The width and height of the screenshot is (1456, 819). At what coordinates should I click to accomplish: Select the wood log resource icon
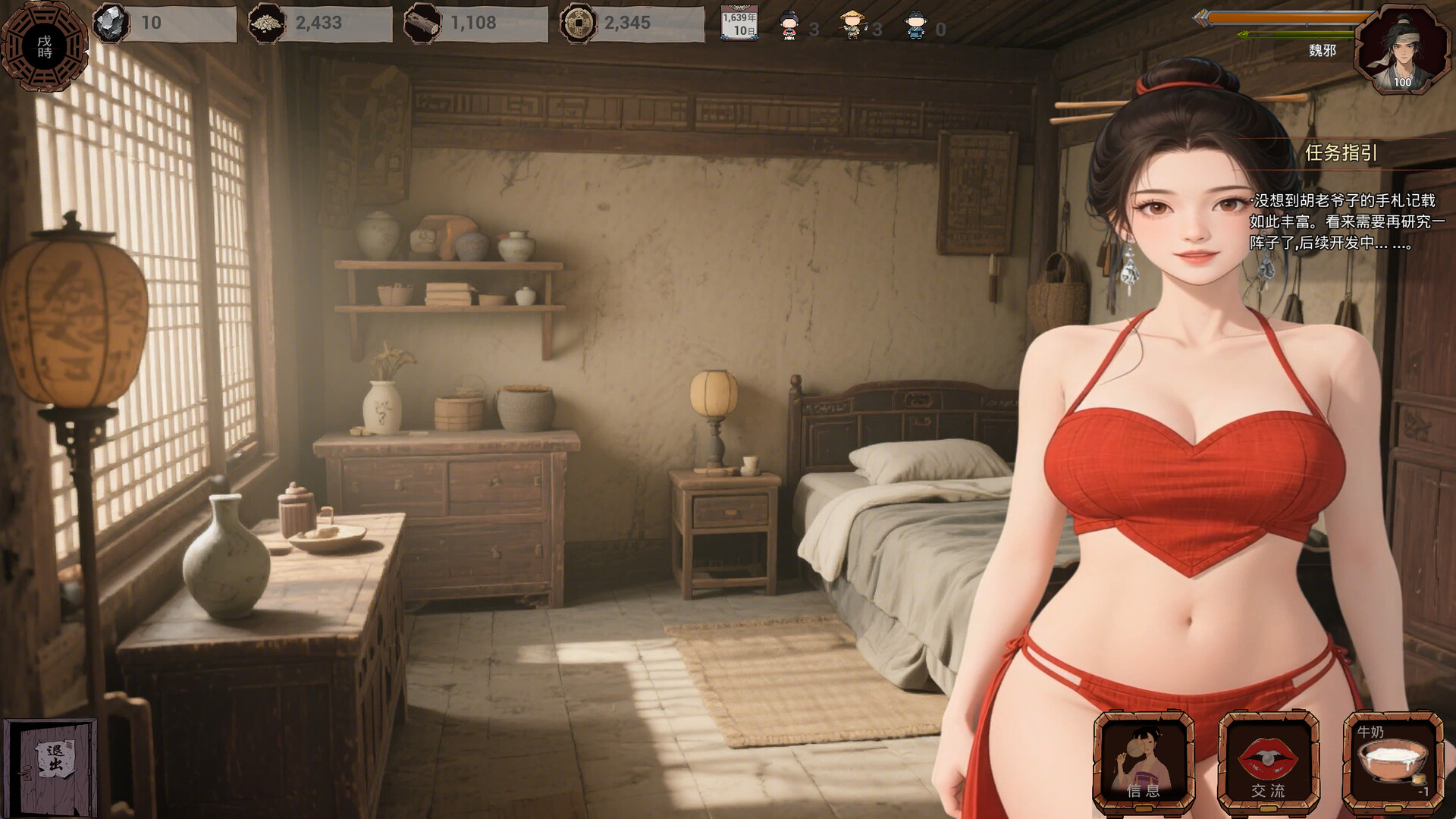[422, 24]
